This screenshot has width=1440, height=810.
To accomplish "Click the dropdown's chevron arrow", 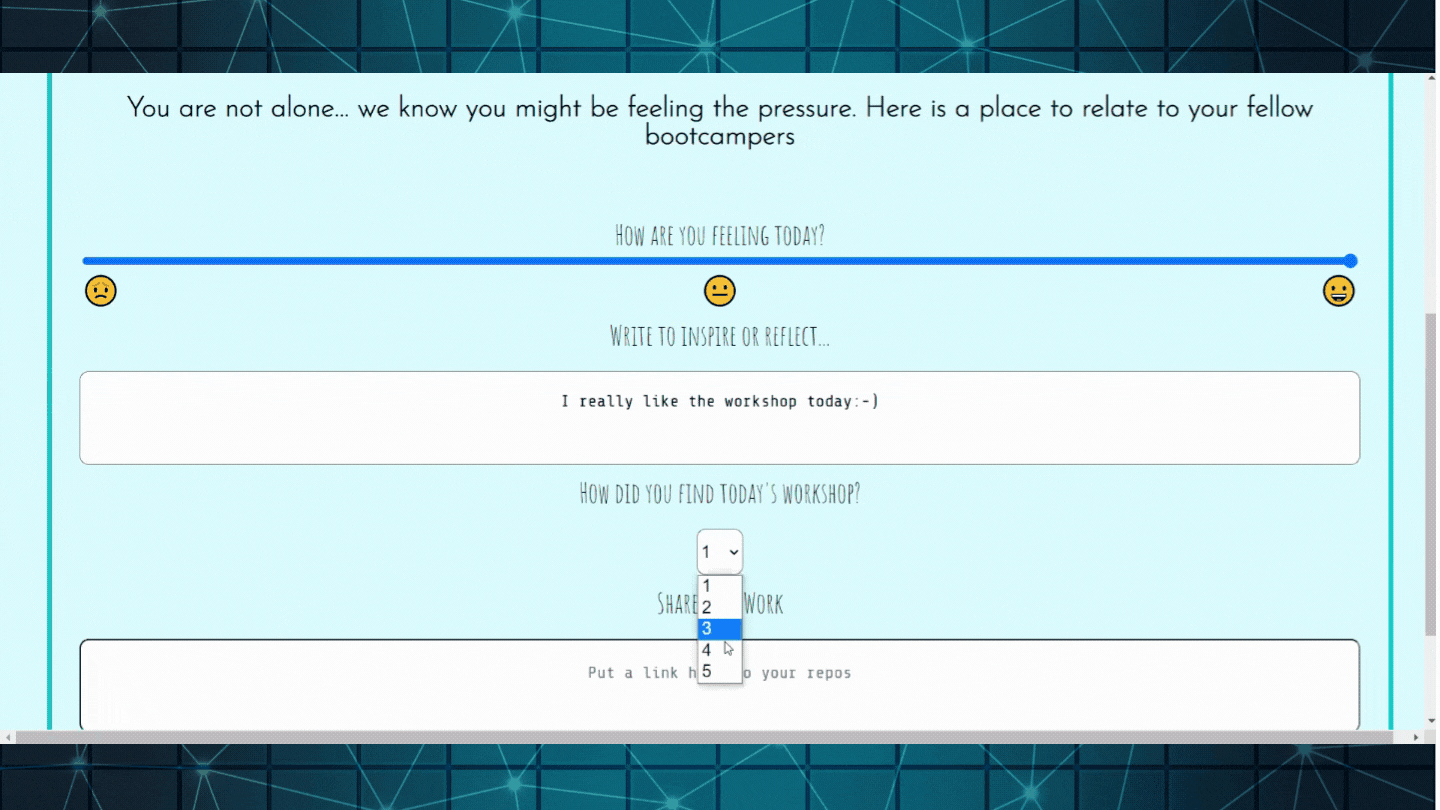I will (732, 551).
